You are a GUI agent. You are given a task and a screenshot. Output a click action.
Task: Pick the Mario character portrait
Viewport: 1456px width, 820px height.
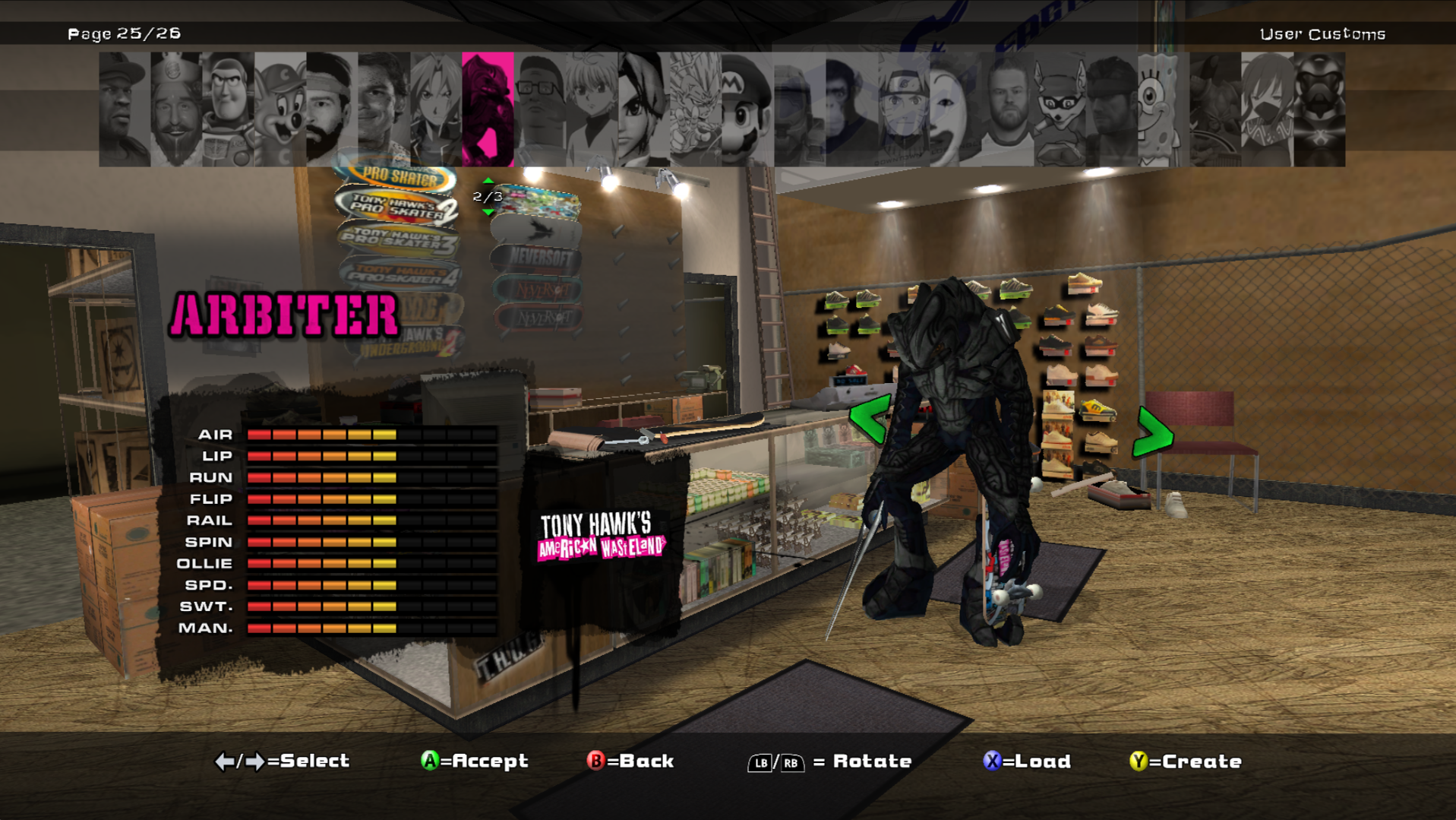(x=747, y=109)
